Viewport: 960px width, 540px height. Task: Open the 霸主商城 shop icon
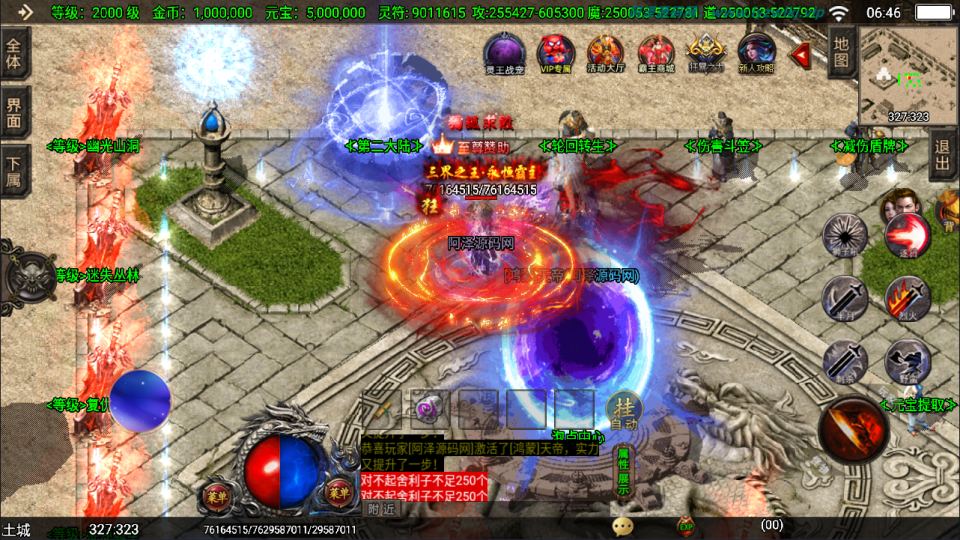tap(657, 53)
